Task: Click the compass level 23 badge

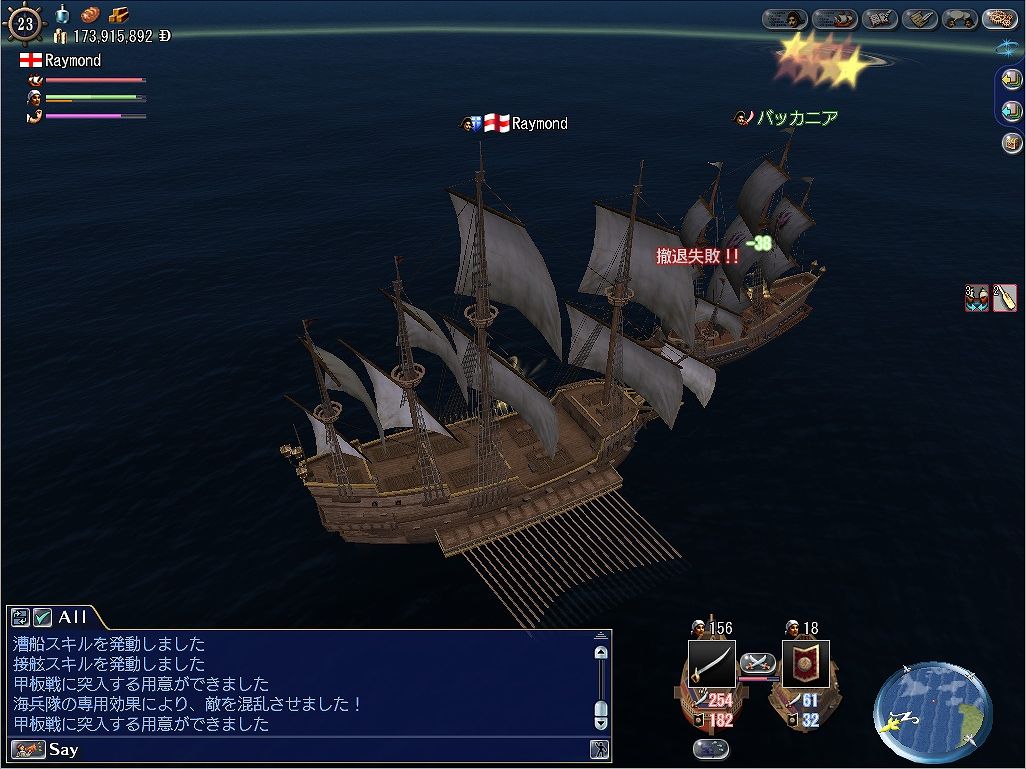Action: coord(23,24)
